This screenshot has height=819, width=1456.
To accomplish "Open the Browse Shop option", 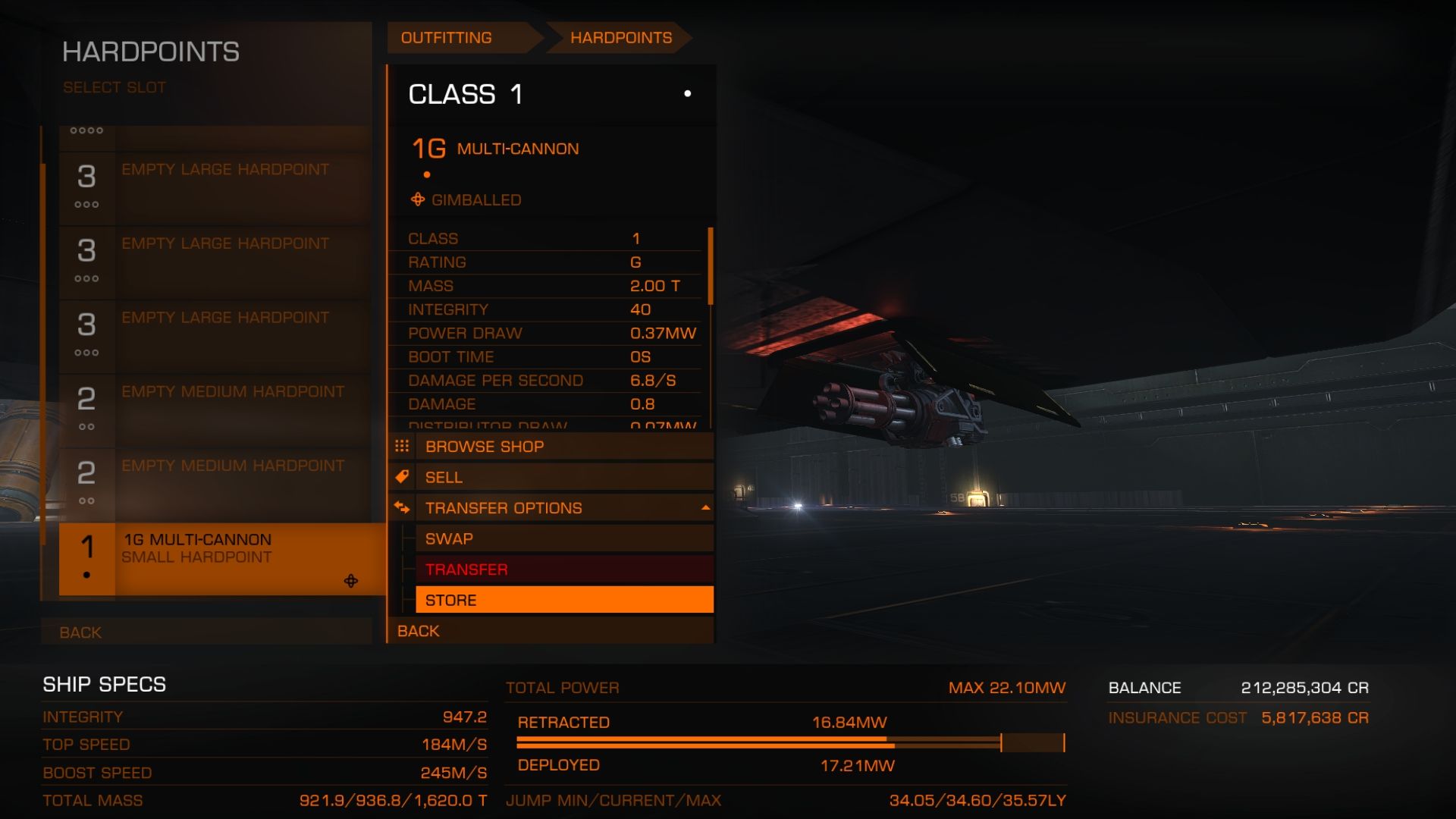I will click(x=563, y=447).
